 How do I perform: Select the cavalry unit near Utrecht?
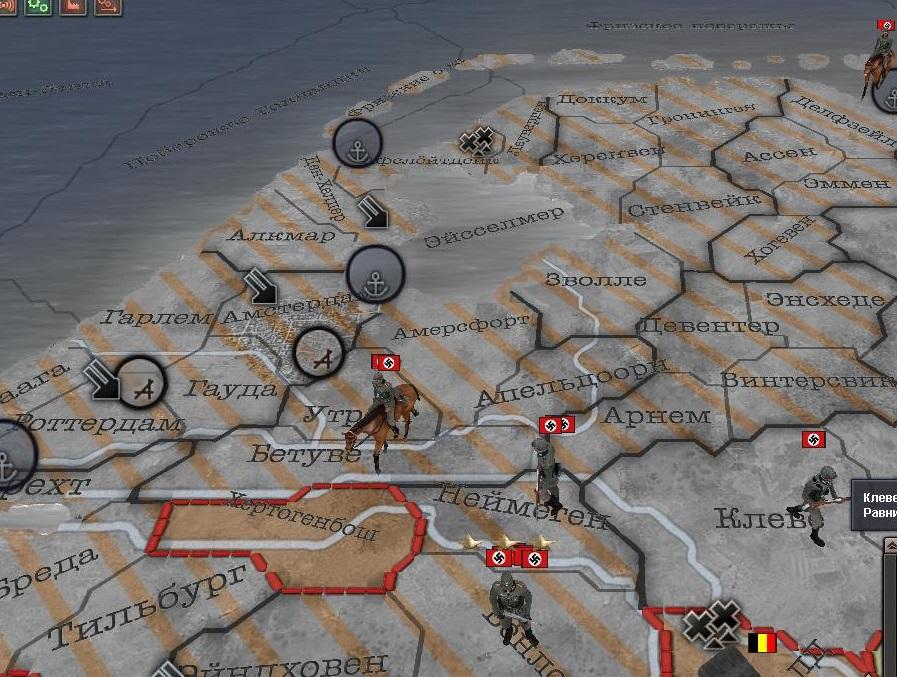[x=382, y=415]
